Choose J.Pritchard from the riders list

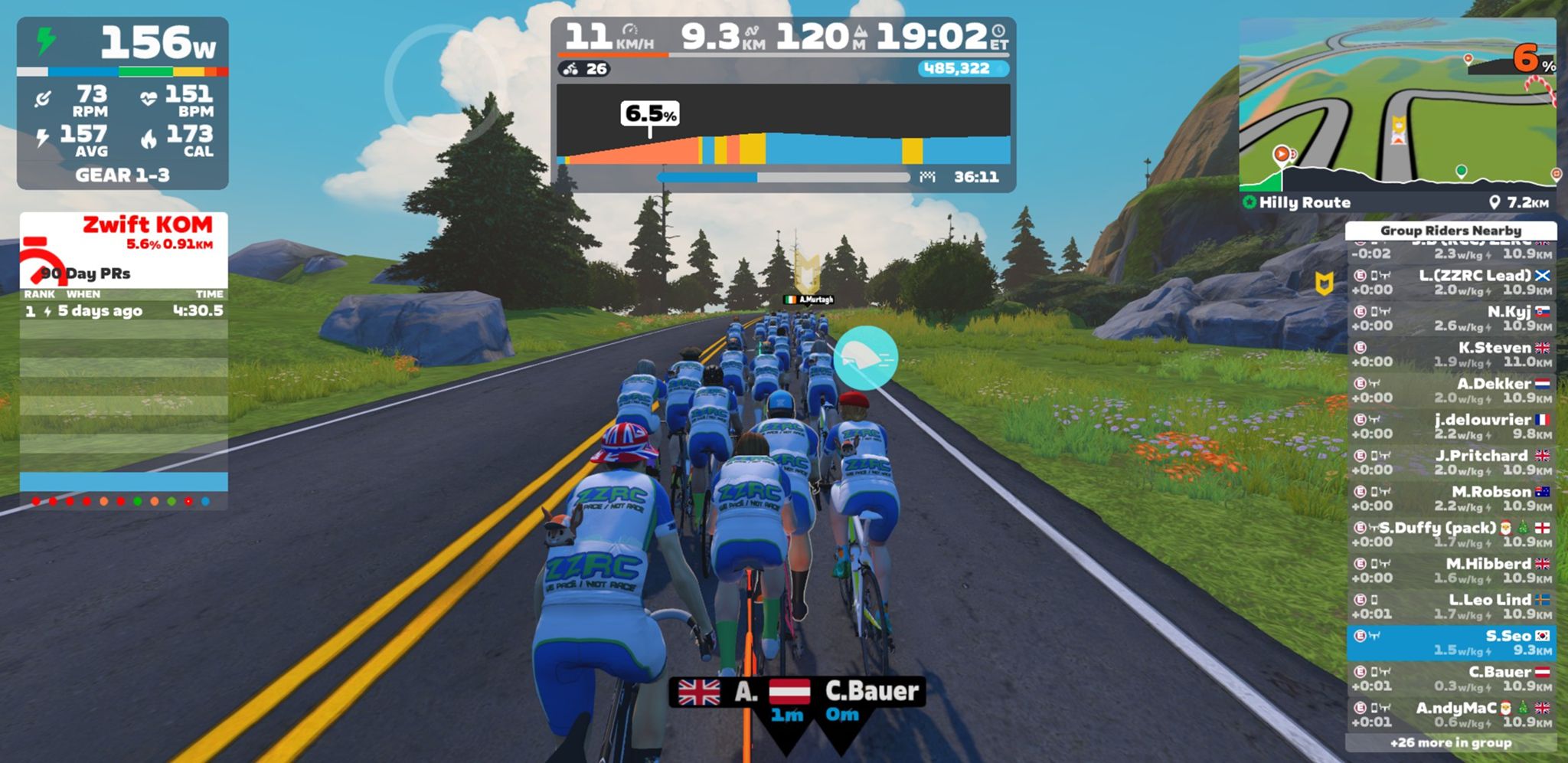1451,462
